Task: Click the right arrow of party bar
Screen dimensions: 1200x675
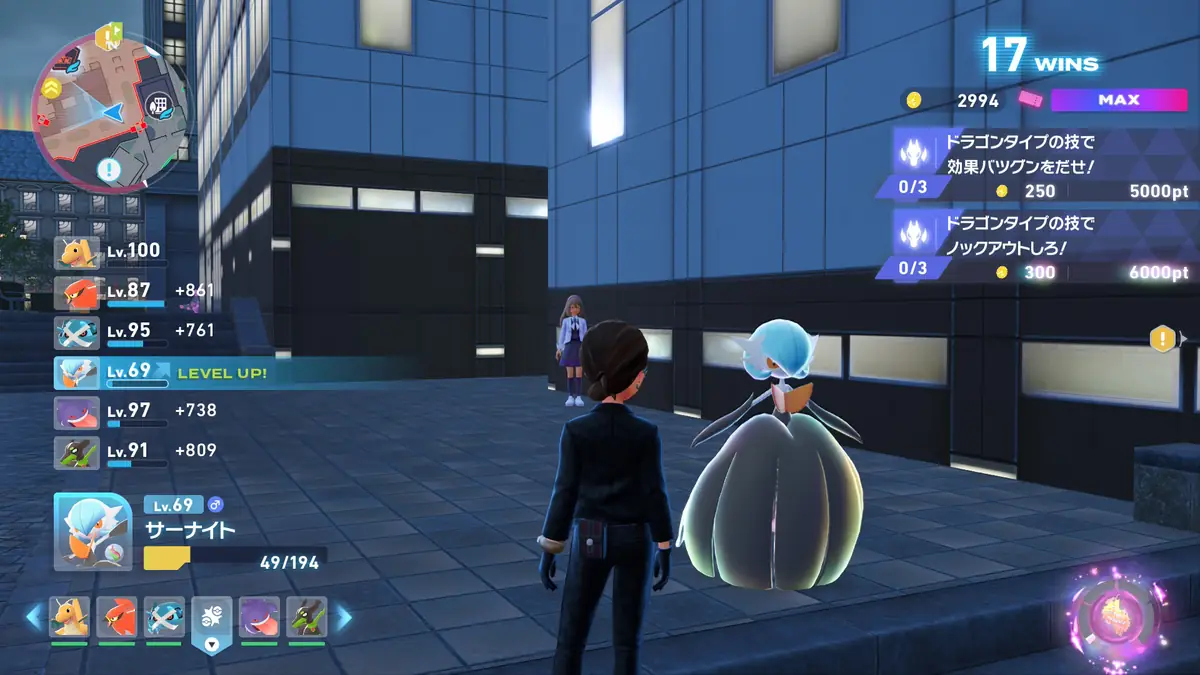Action: [x=344, y=618]
